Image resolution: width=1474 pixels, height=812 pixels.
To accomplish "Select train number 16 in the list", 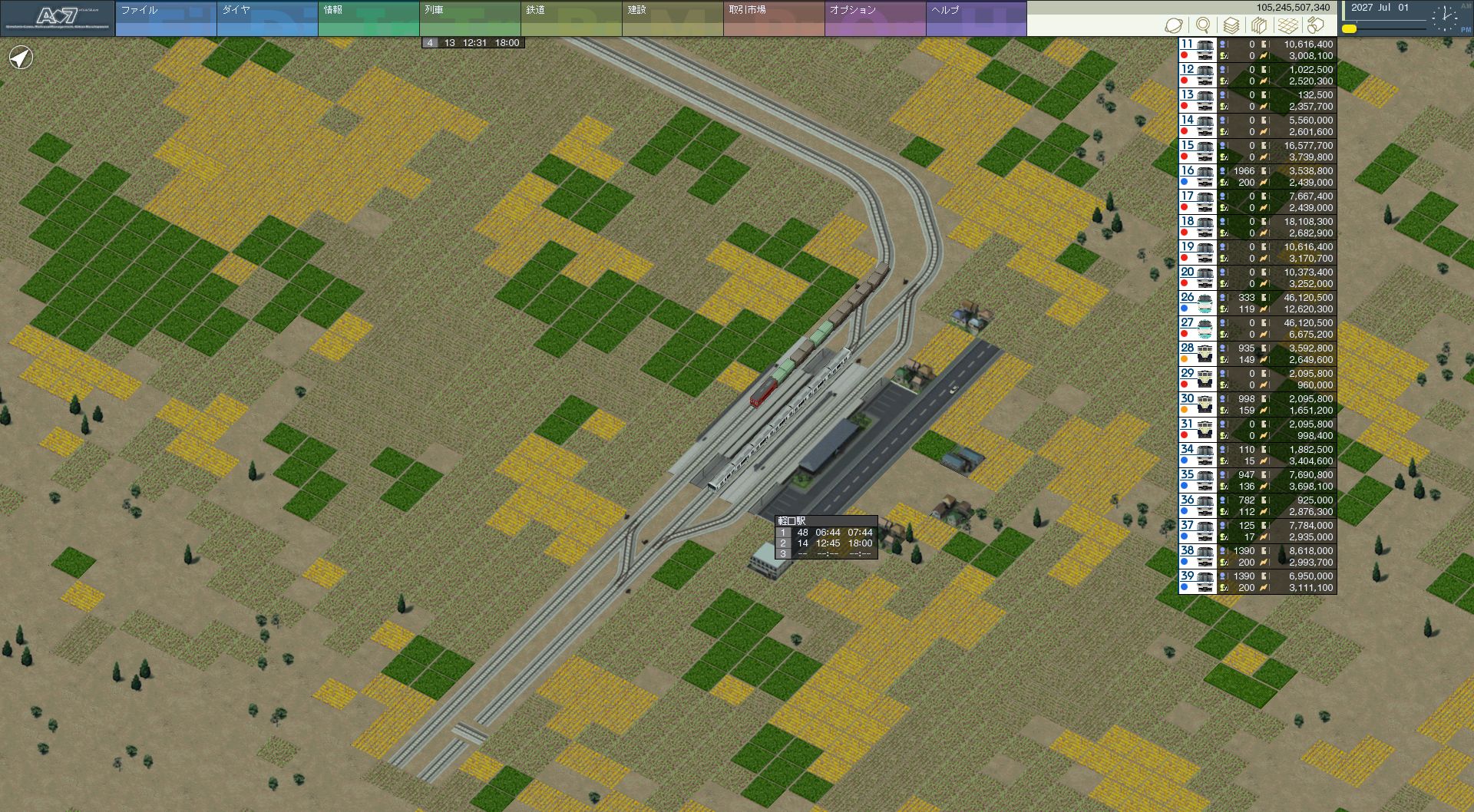I will pyautogui.click(x=1198, y=177).
